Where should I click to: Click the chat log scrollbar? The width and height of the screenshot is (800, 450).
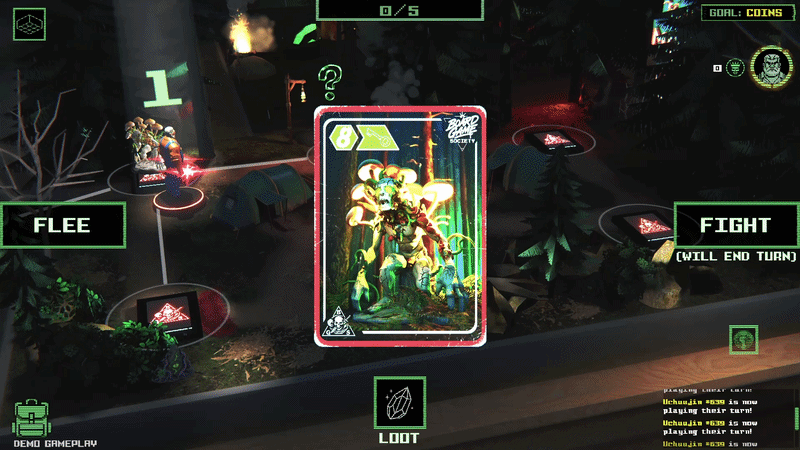click(x=796, y=418)
